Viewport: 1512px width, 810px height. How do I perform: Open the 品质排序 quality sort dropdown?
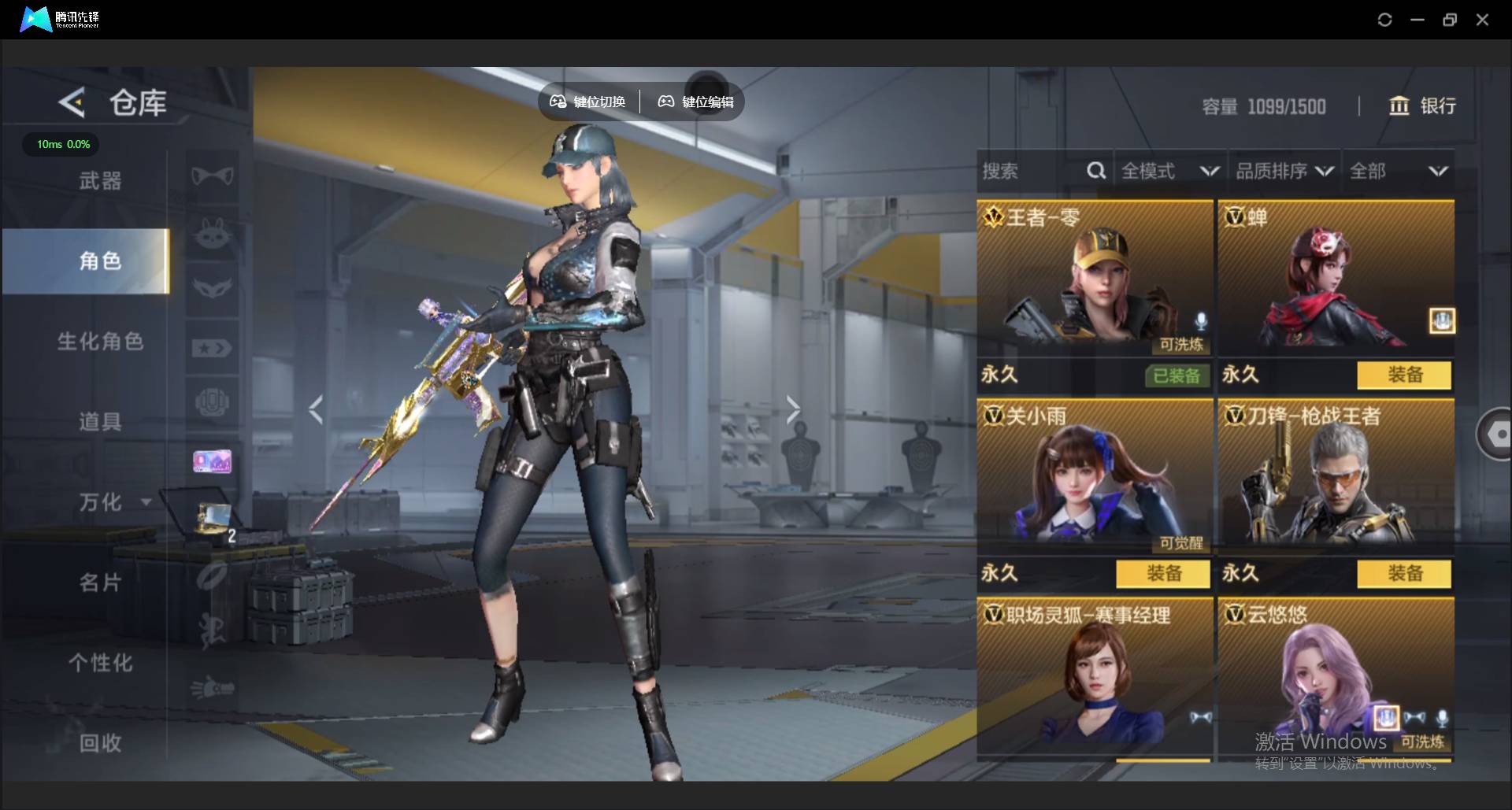click(x=1284, y=171)
